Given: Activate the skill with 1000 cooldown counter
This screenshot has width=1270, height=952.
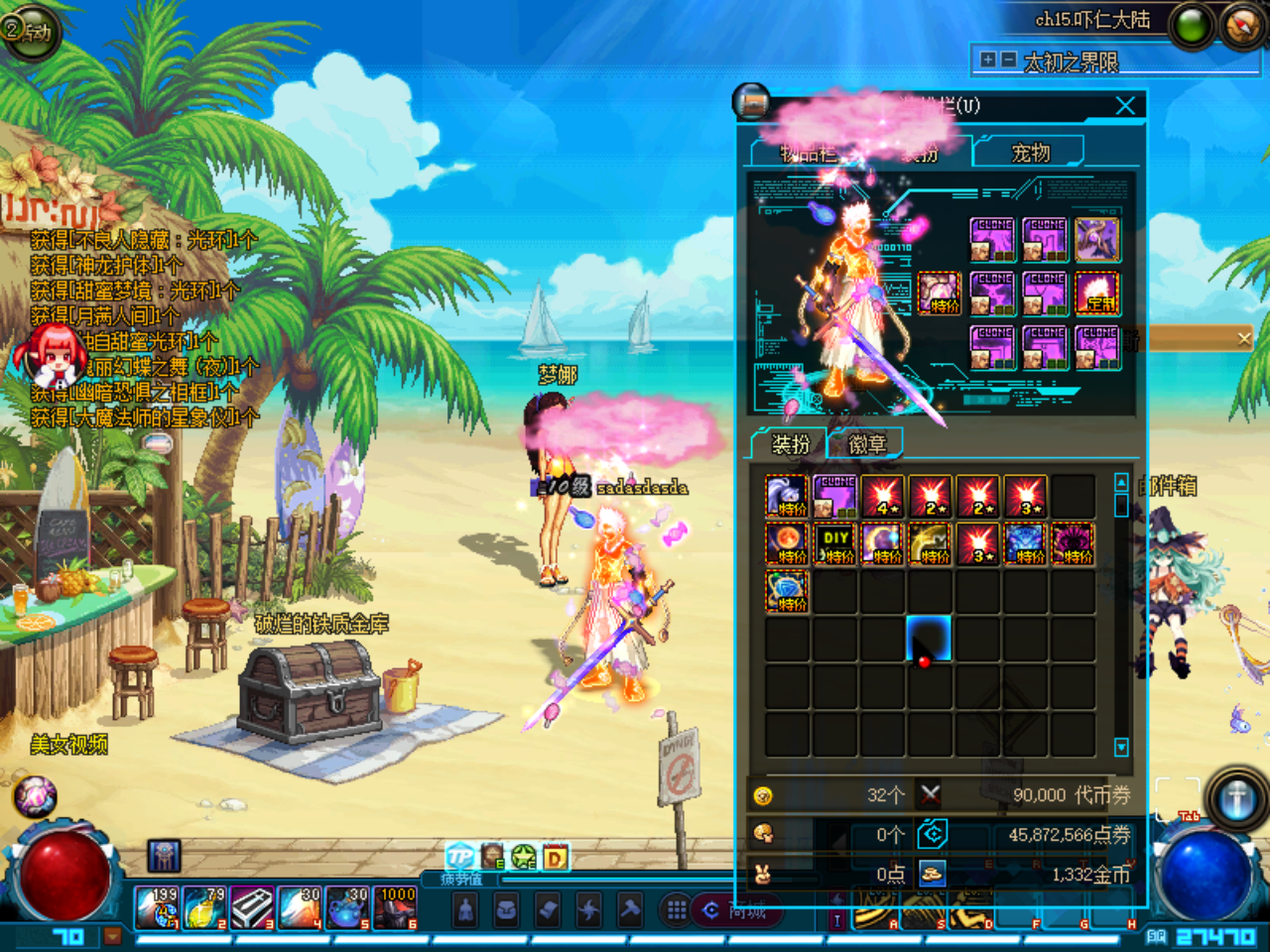Looking at the screenshot, I should tap(397, 908).
